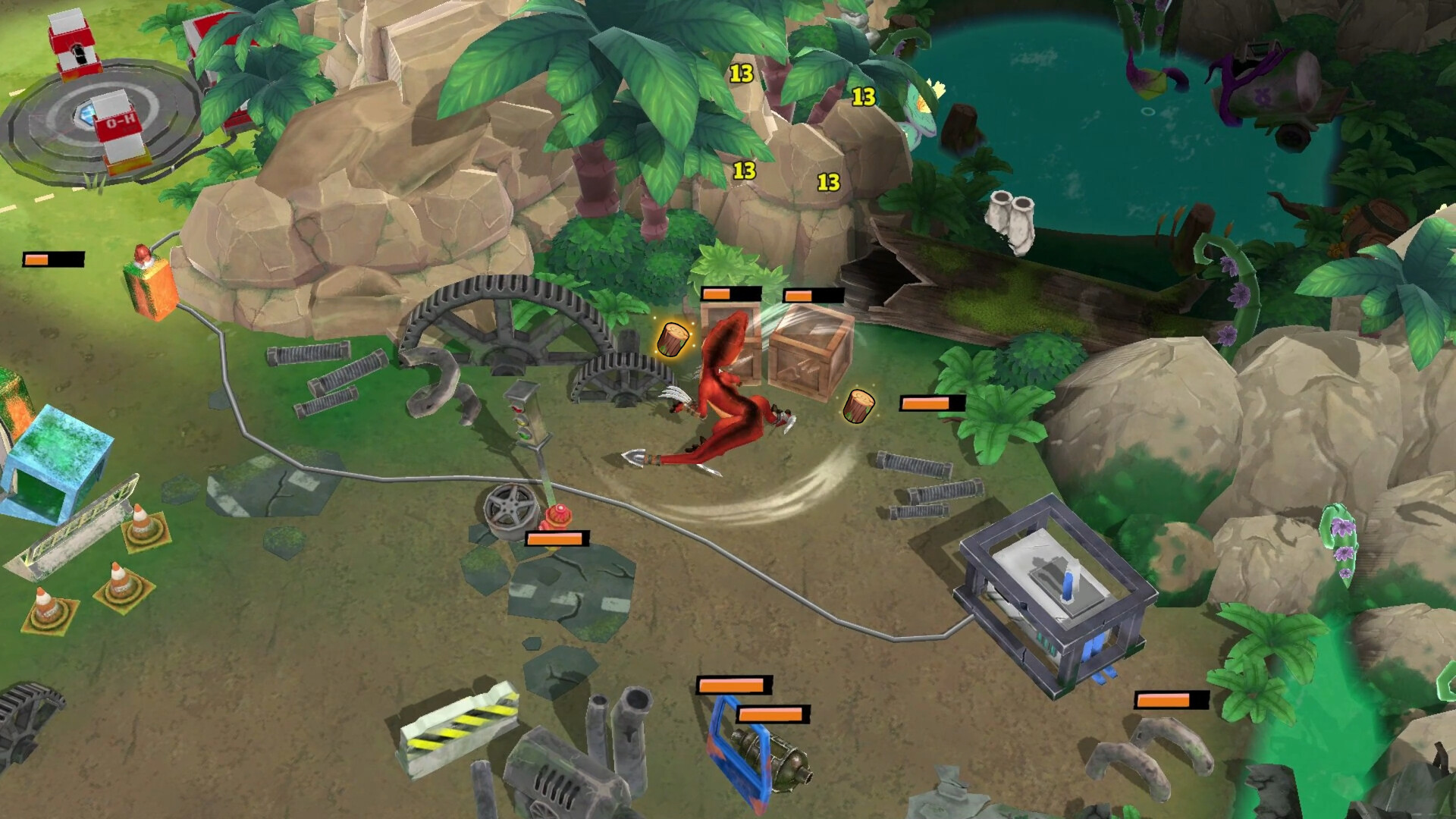1456x819 pixels.
Task: Click the enemy health bar at bottom right
Action: pos(1172,701)
